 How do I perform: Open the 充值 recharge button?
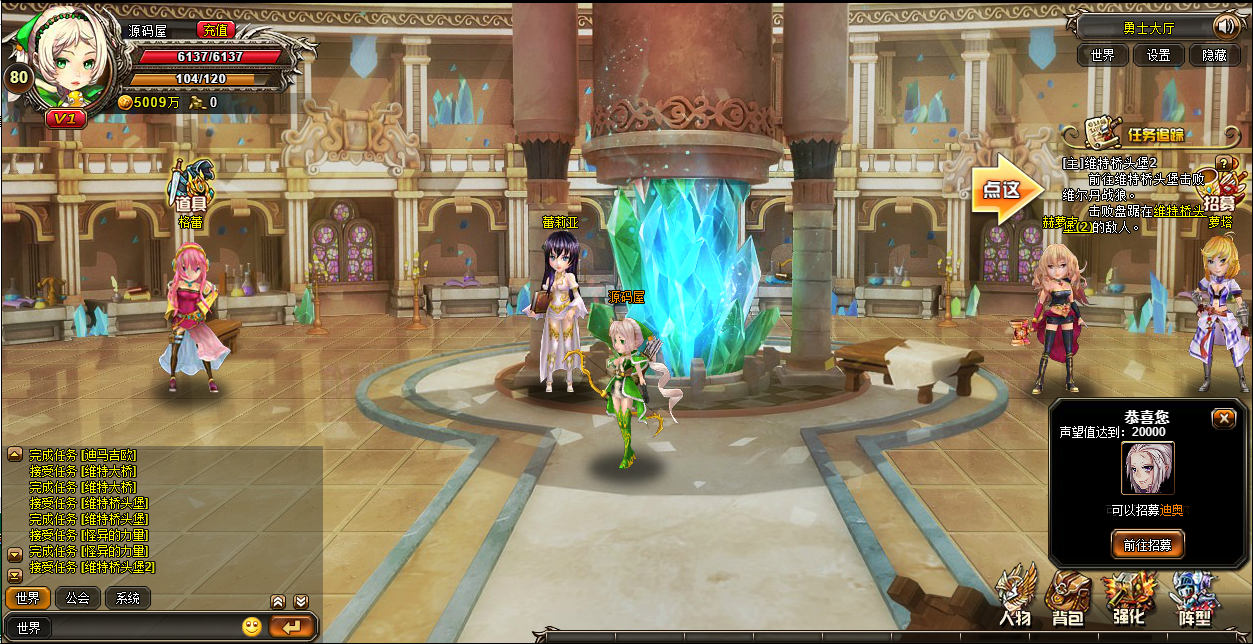(215, 31)
